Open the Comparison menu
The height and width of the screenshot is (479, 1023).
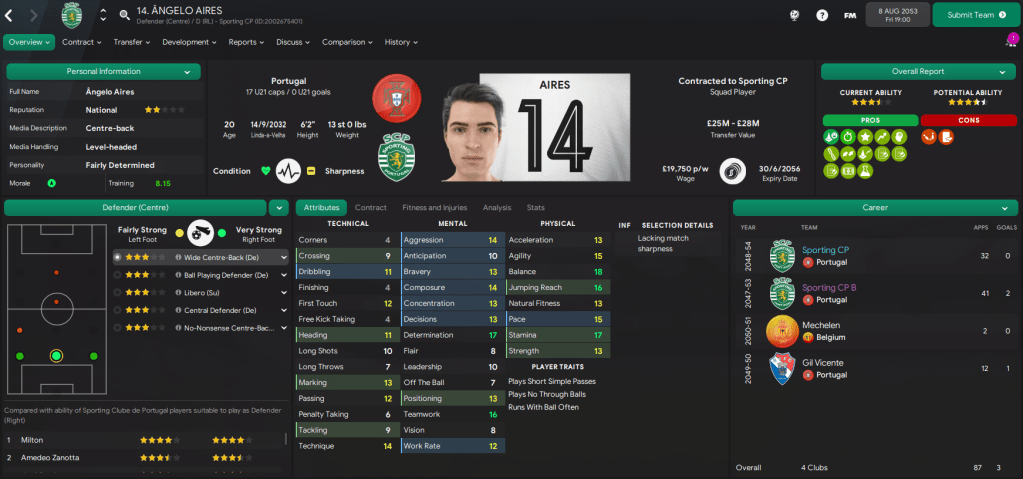point(348,42)
